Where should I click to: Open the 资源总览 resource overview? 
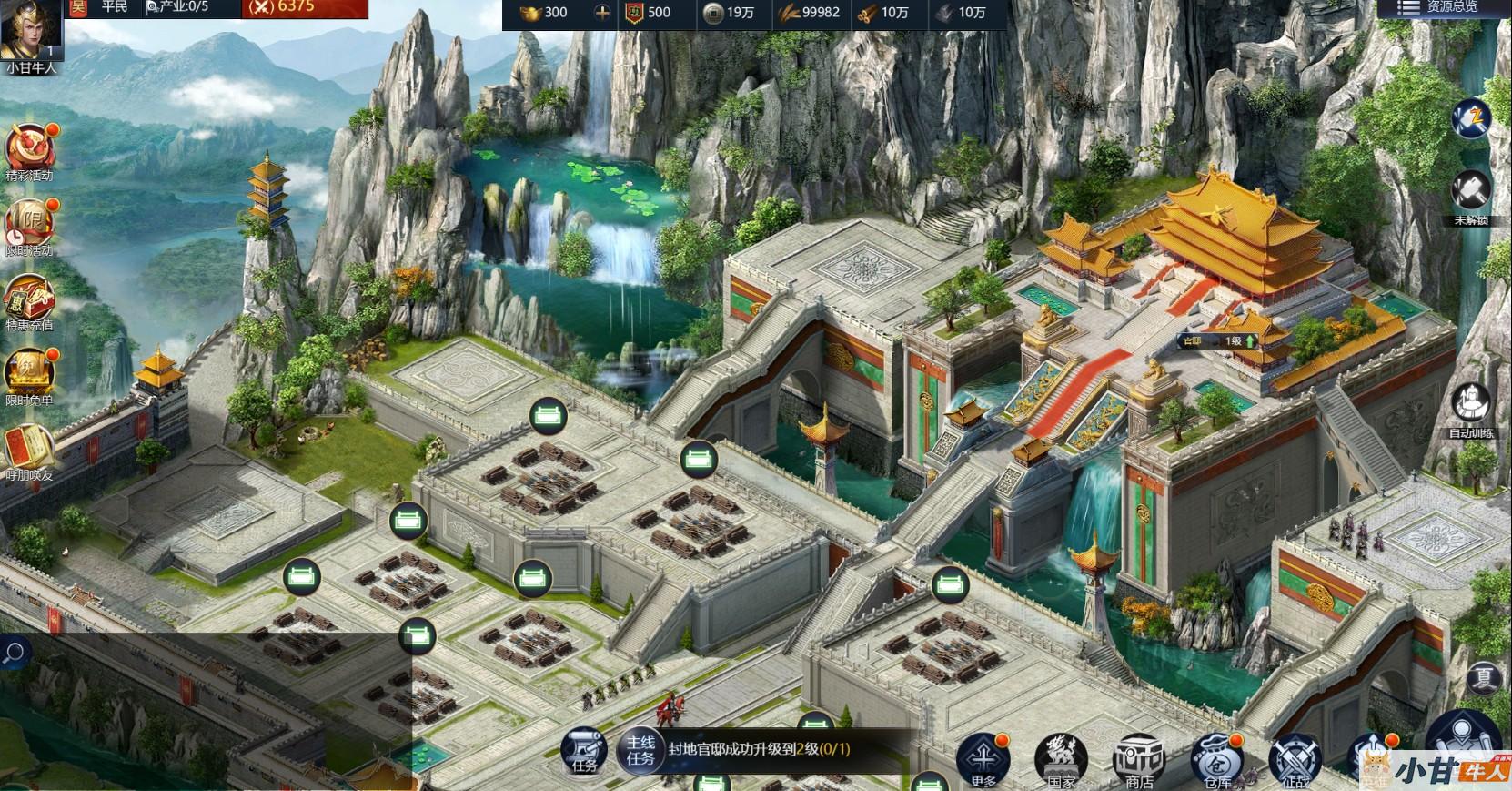[1442, 8]
